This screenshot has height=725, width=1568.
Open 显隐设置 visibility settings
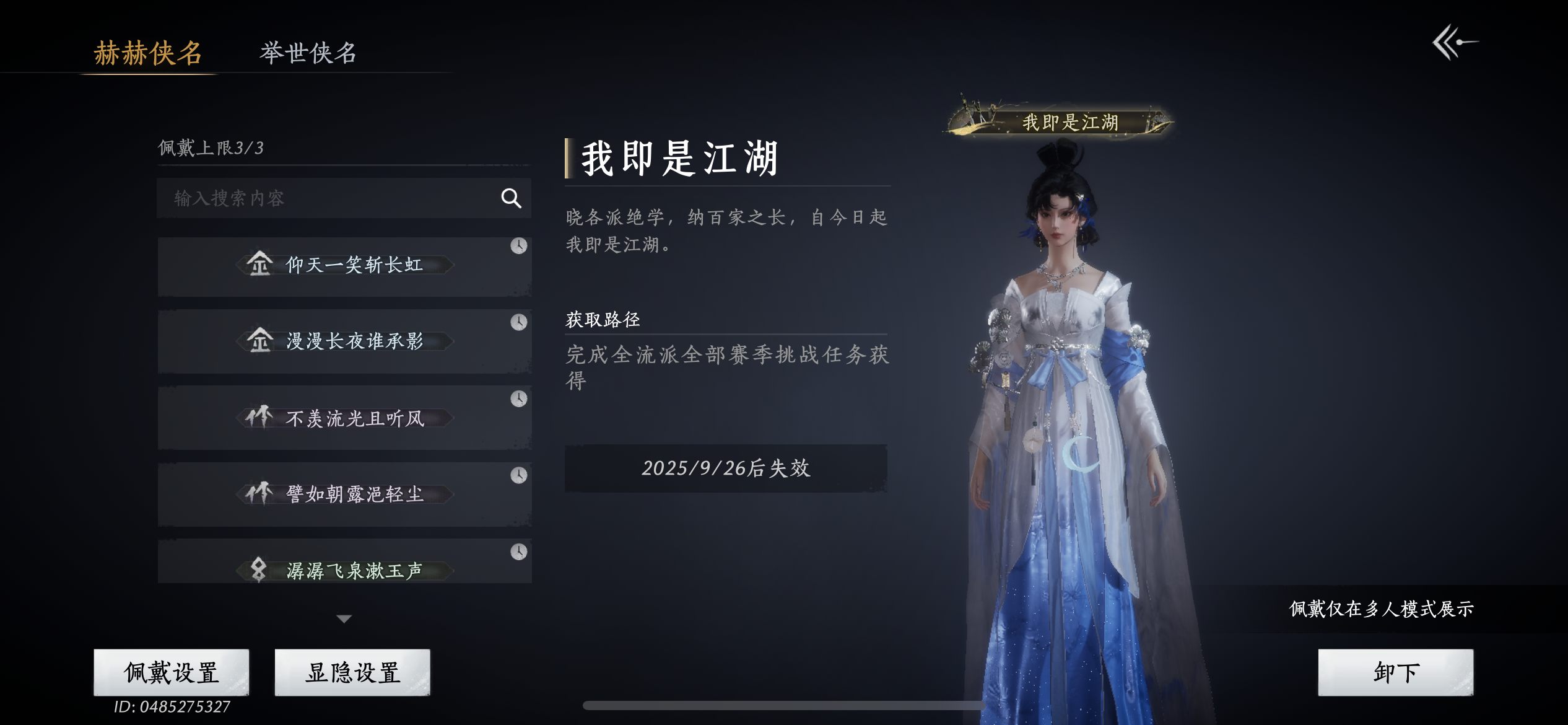pyautogui.click(x=352, y=672)
